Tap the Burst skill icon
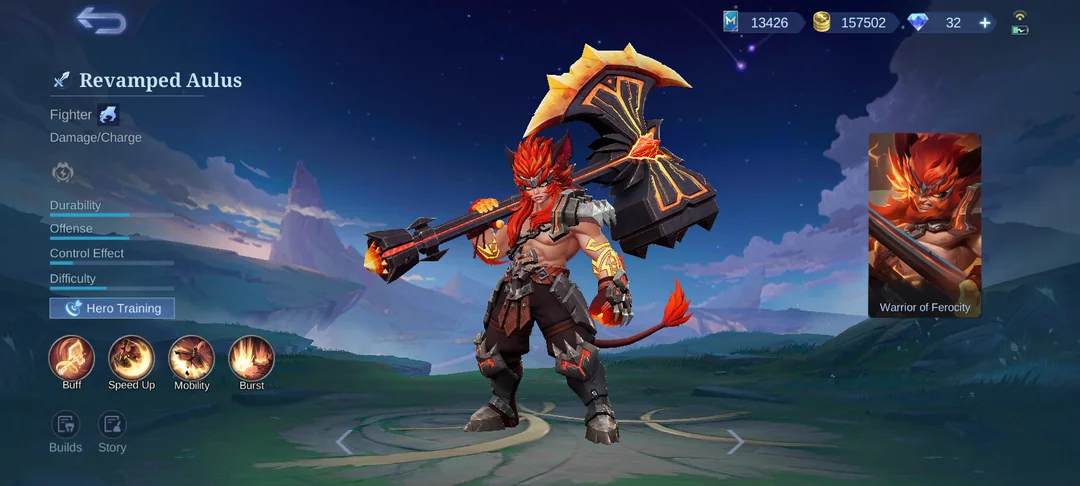Viewport: 1080px width, 486px height. tap(251, 358)
